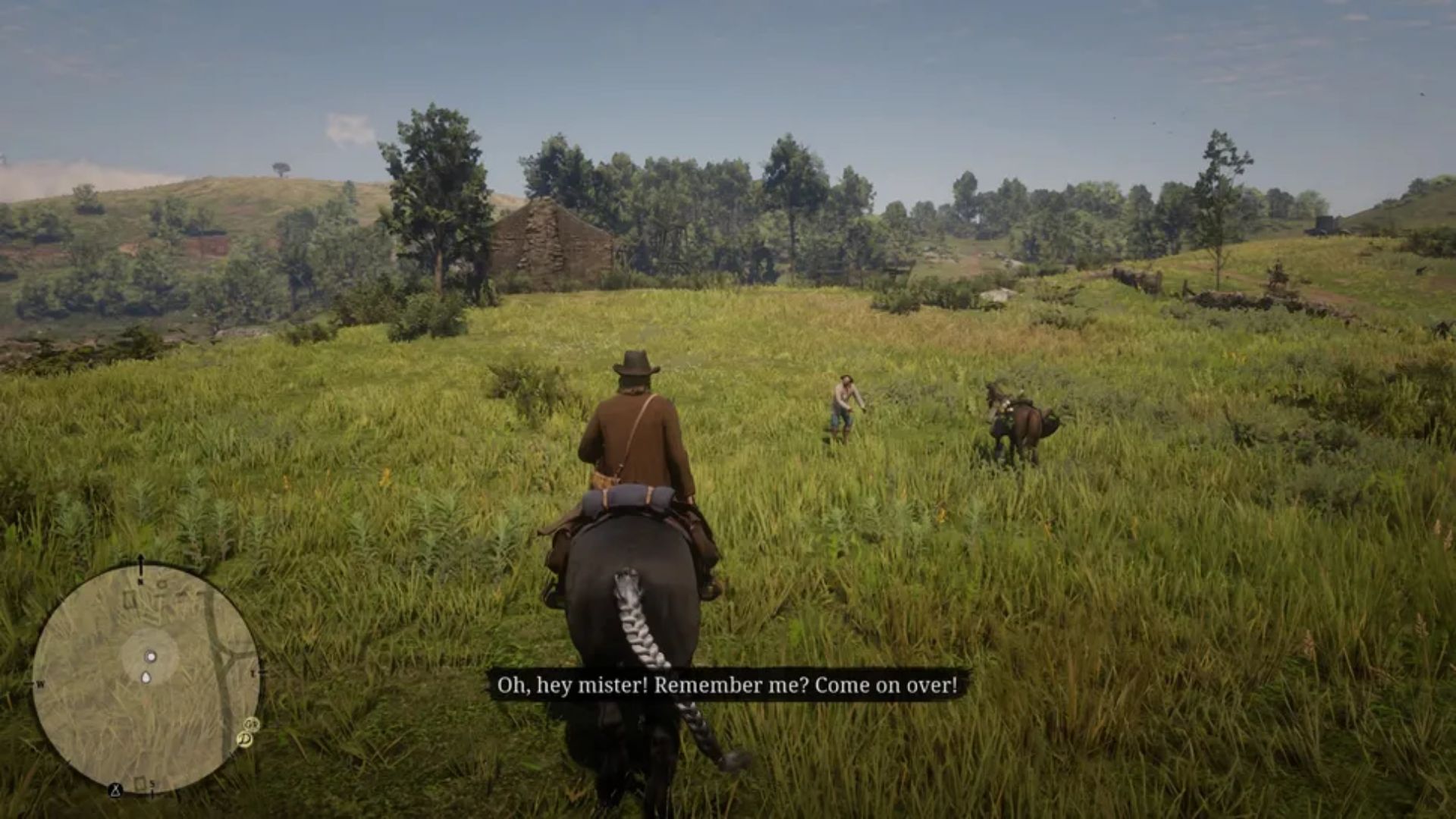Toggle the S compass marker on the minimap
The height and width of the screenshot is (819, 1456).
(x=152, y=784)
